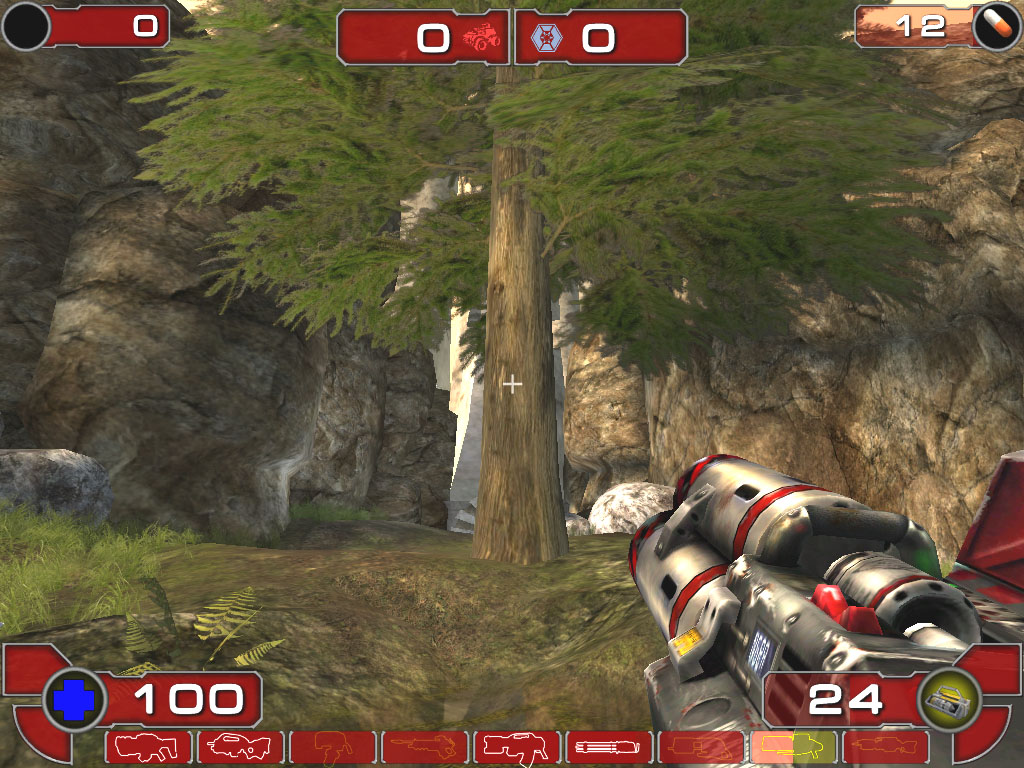Switch to the assault rifle slot

click(x=241, y=747)
